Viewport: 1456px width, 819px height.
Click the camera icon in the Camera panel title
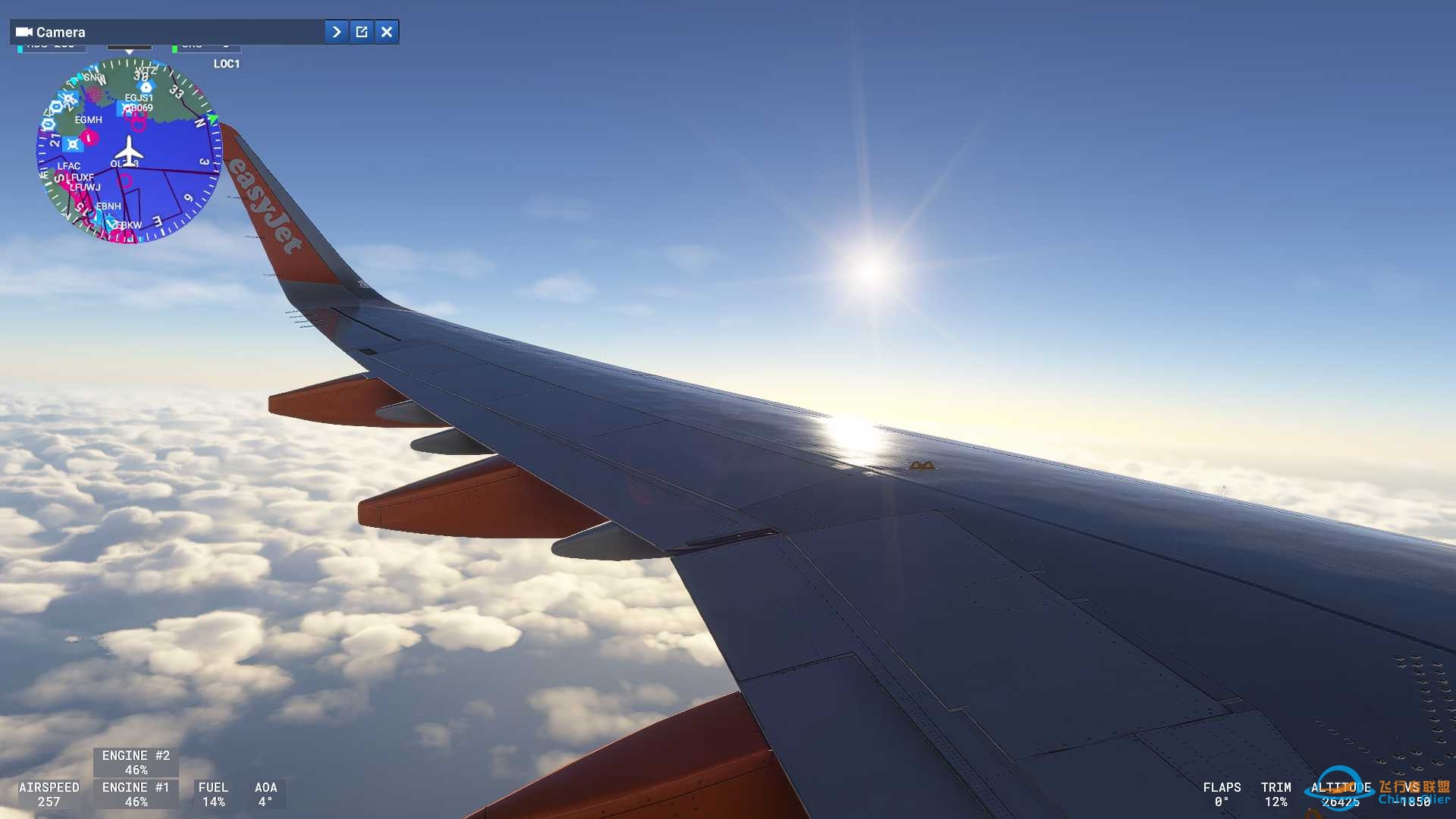[x=25, y=31]
